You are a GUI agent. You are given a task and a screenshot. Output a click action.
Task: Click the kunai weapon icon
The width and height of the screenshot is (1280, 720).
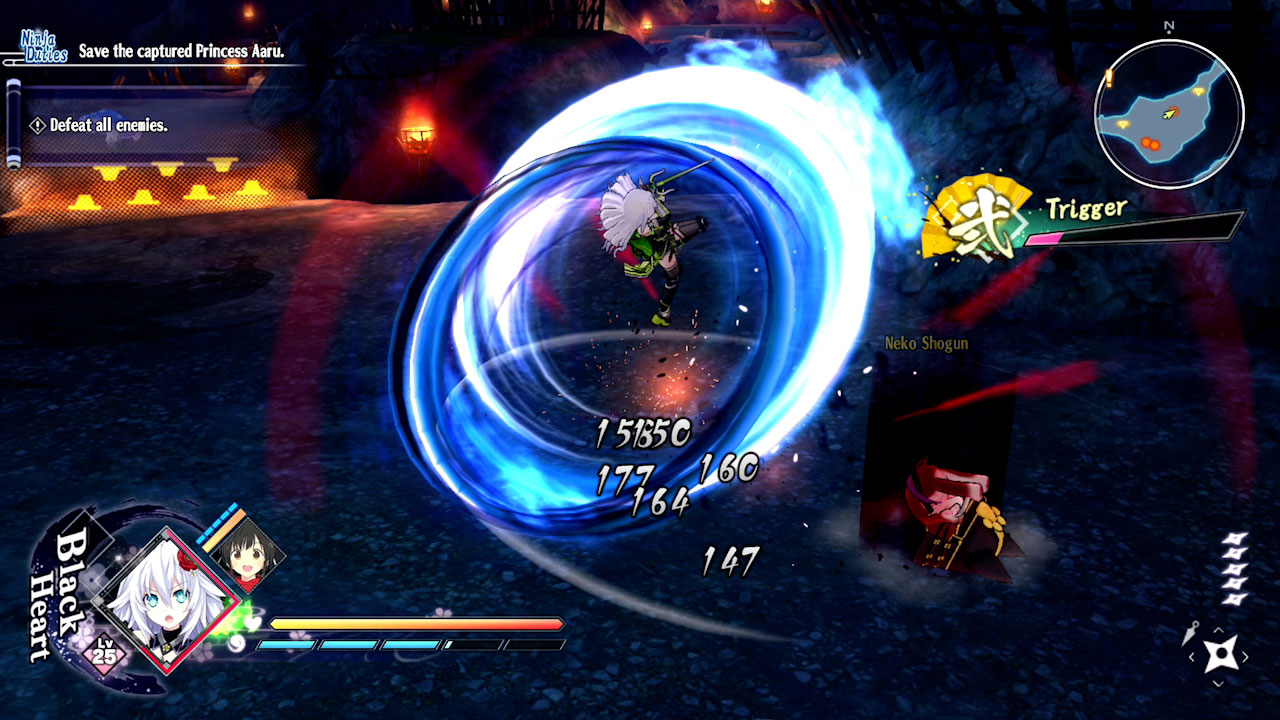tap(1190, 634)
